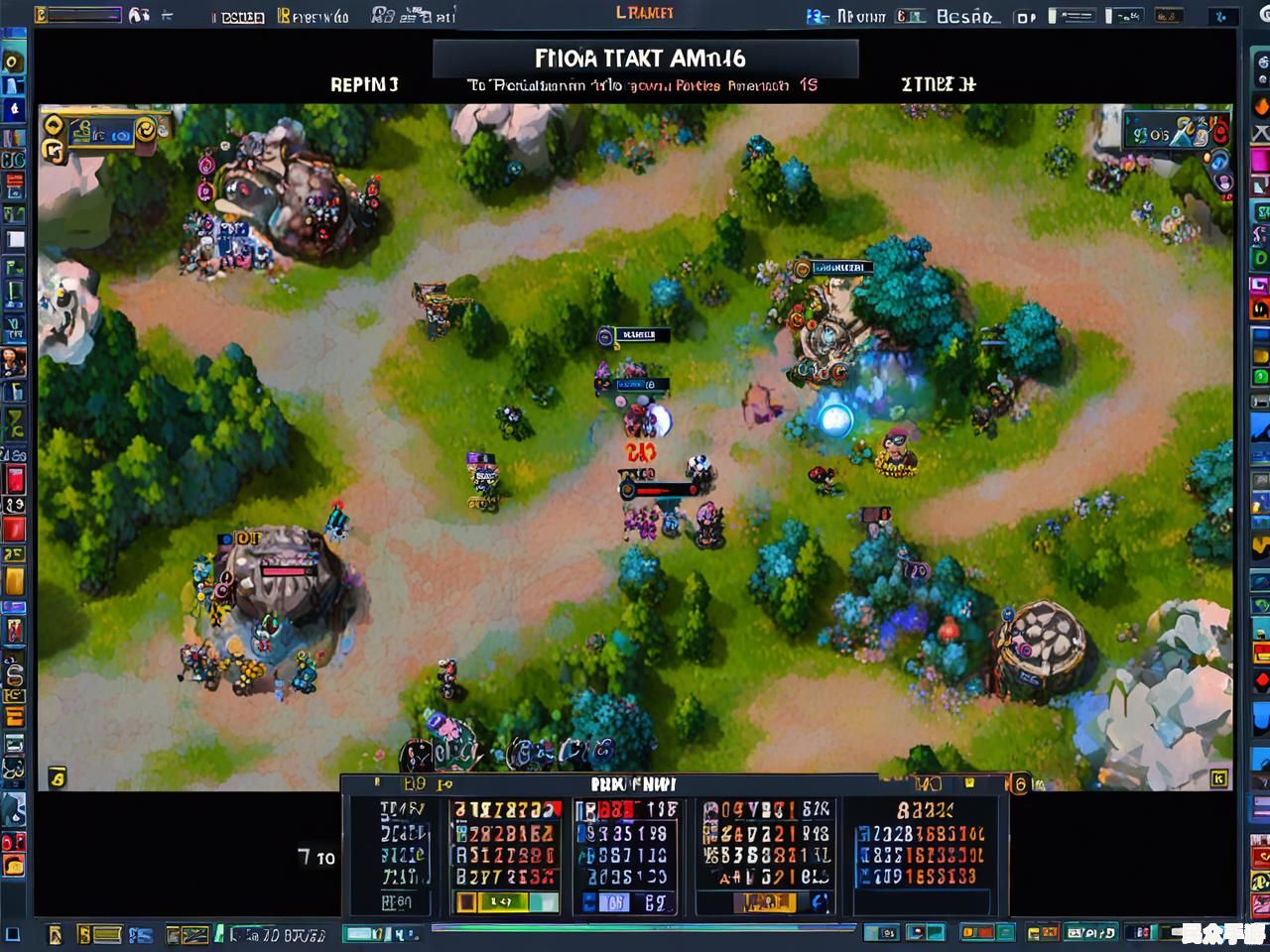Select the pink square icon in right sidebar
This screenshot has height=952, width=1270.
1260,160
